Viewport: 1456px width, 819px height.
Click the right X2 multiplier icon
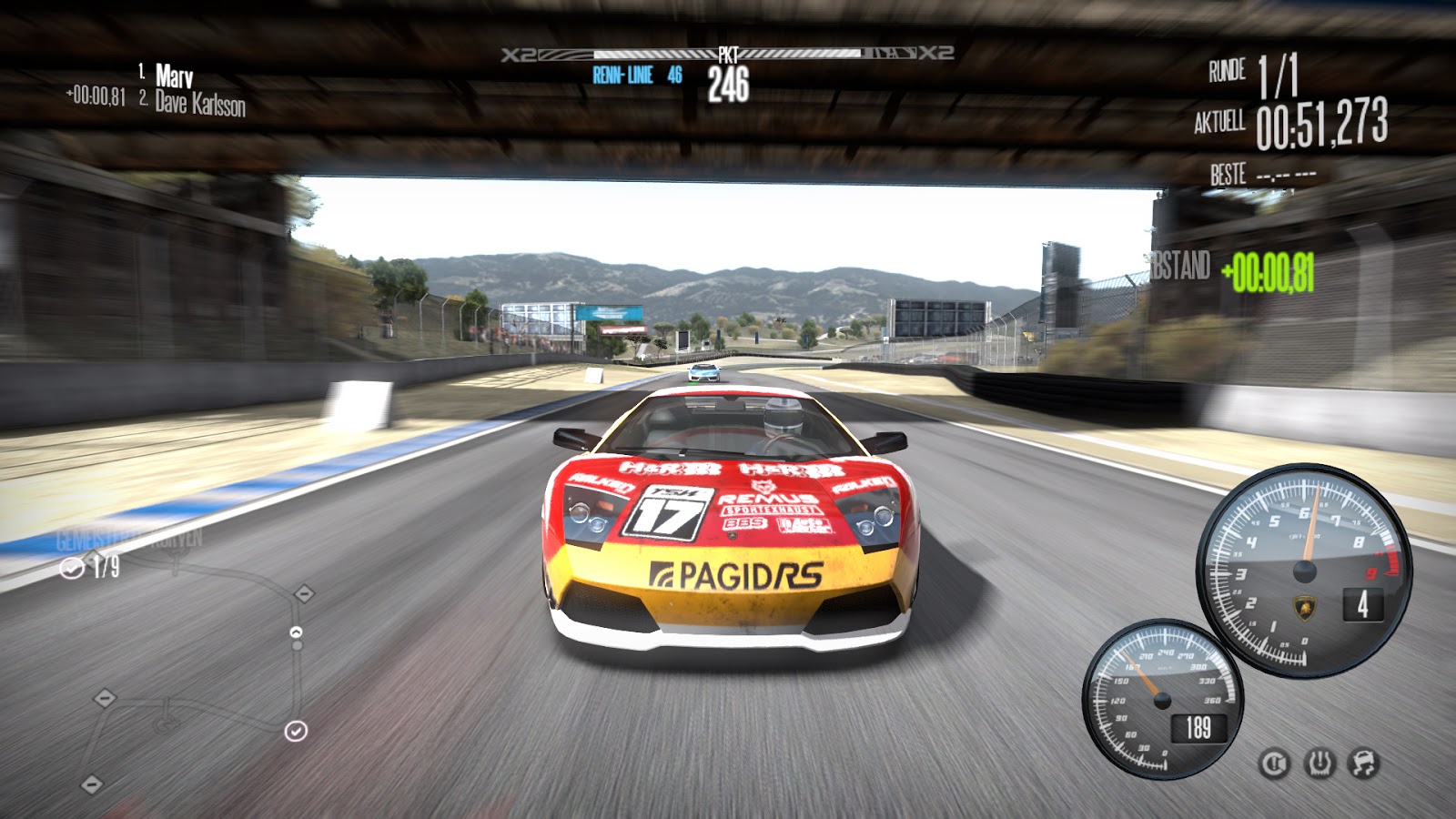935,52
